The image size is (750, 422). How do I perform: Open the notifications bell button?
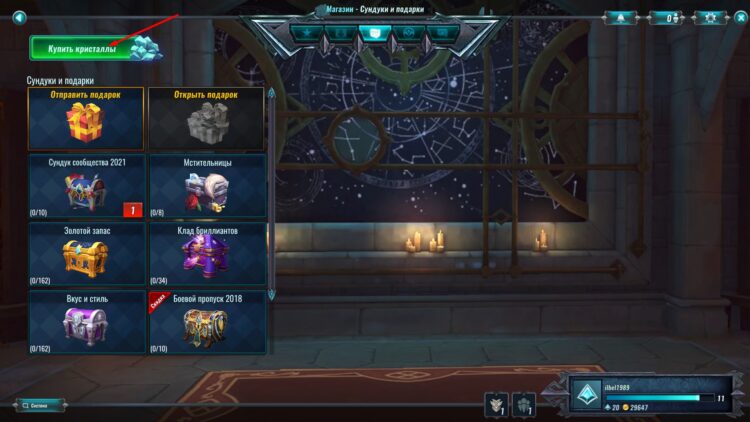(x=620, y=17)
